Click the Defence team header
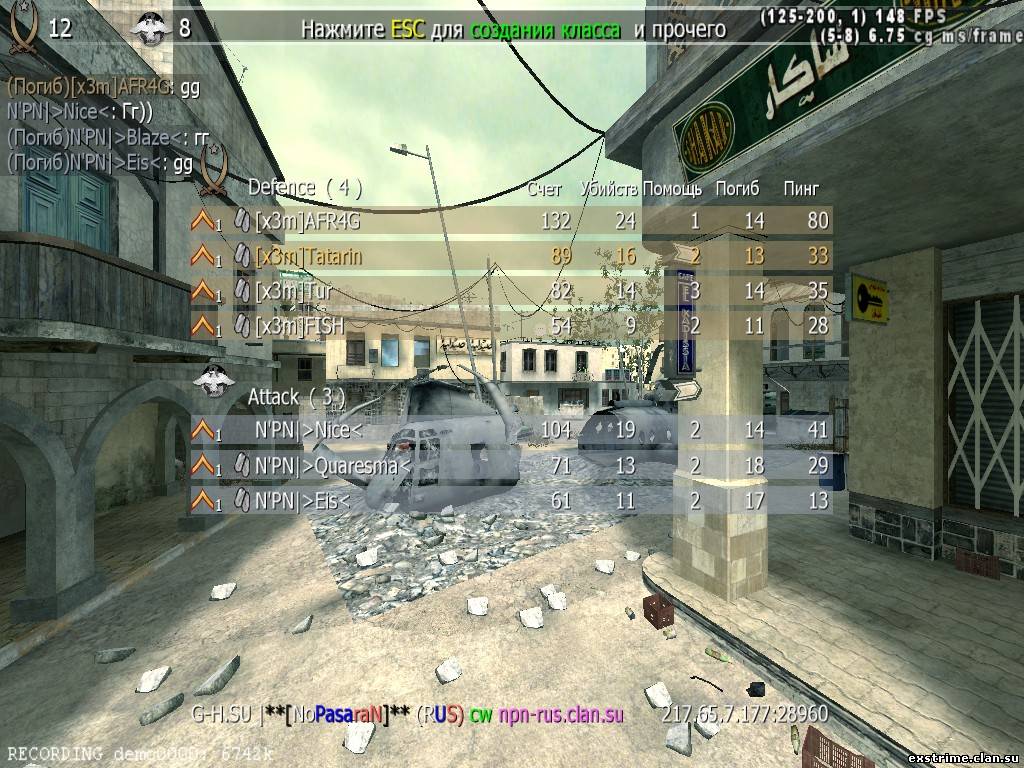The width and height of the screenshot is (1024, 768). 304,187
